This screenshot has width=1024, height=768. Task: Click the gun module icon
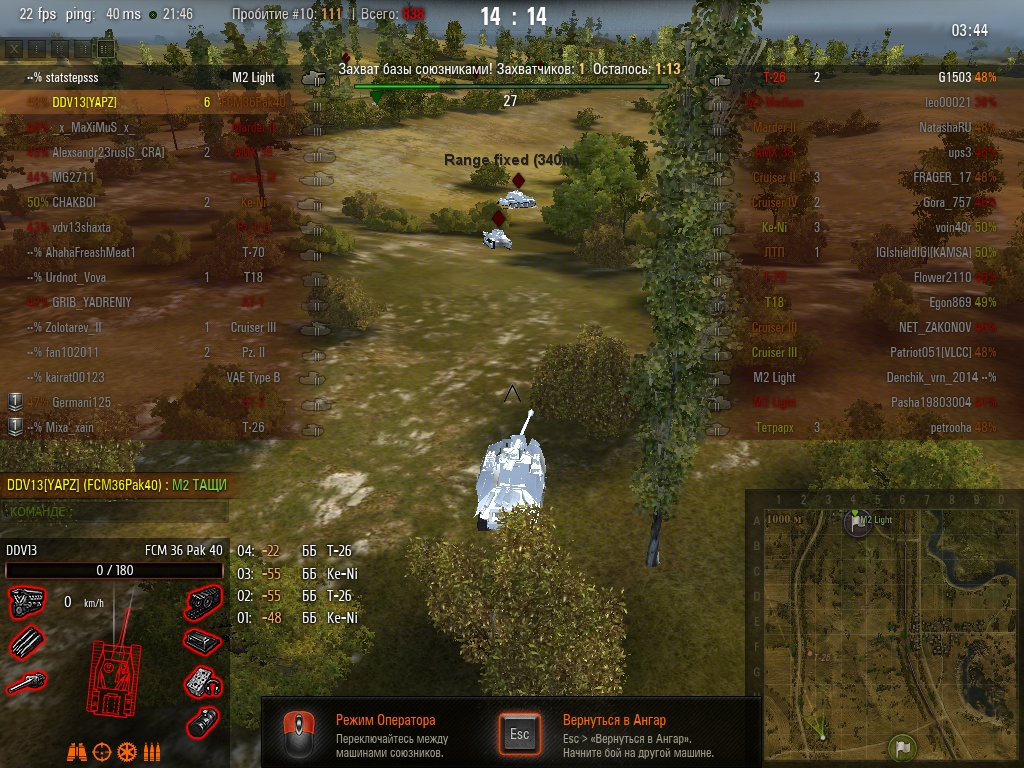[26, 683]
